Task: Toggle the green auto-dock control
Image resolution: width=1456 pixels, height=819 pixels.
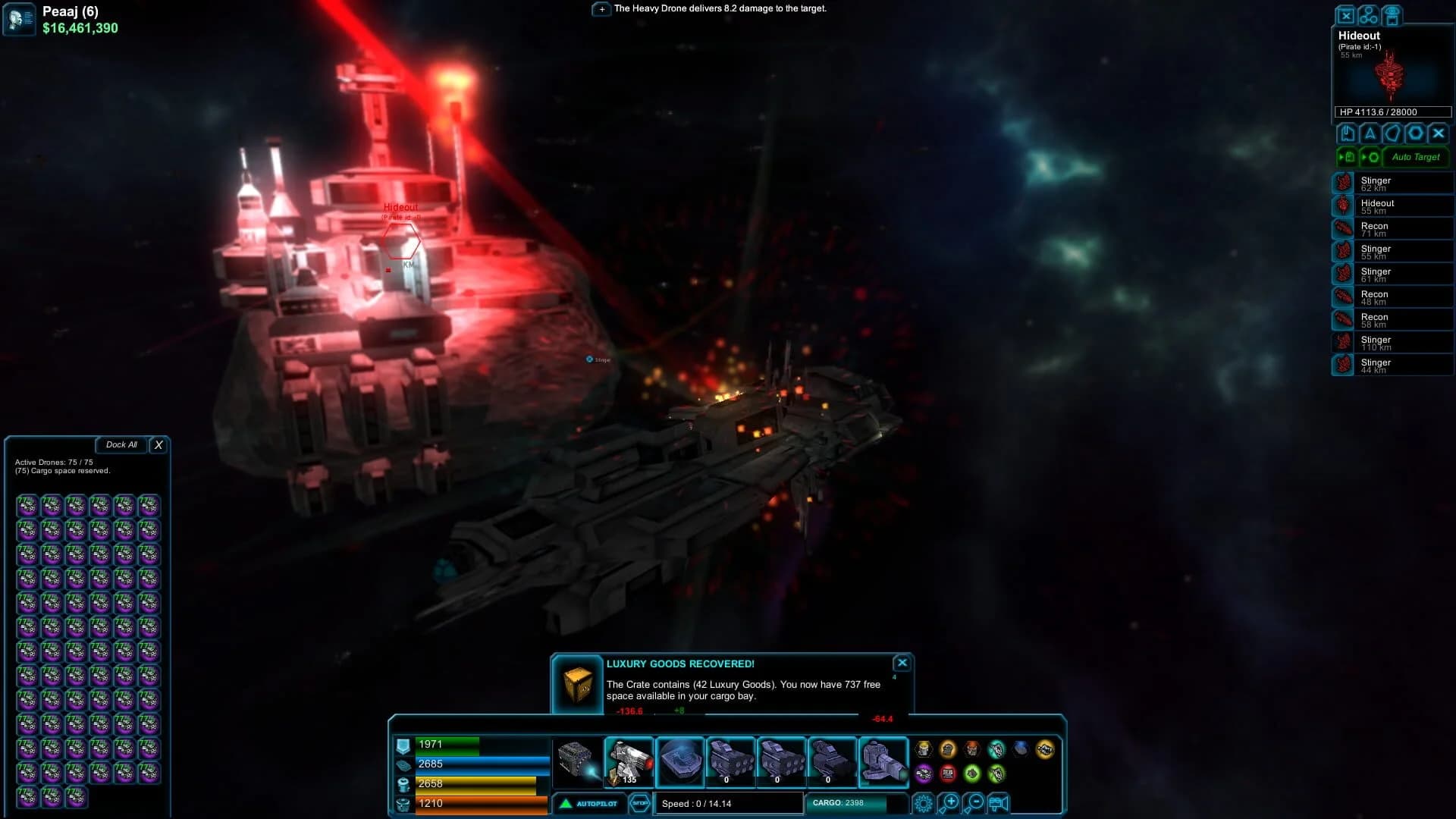Action: [x=1348, y=157]
